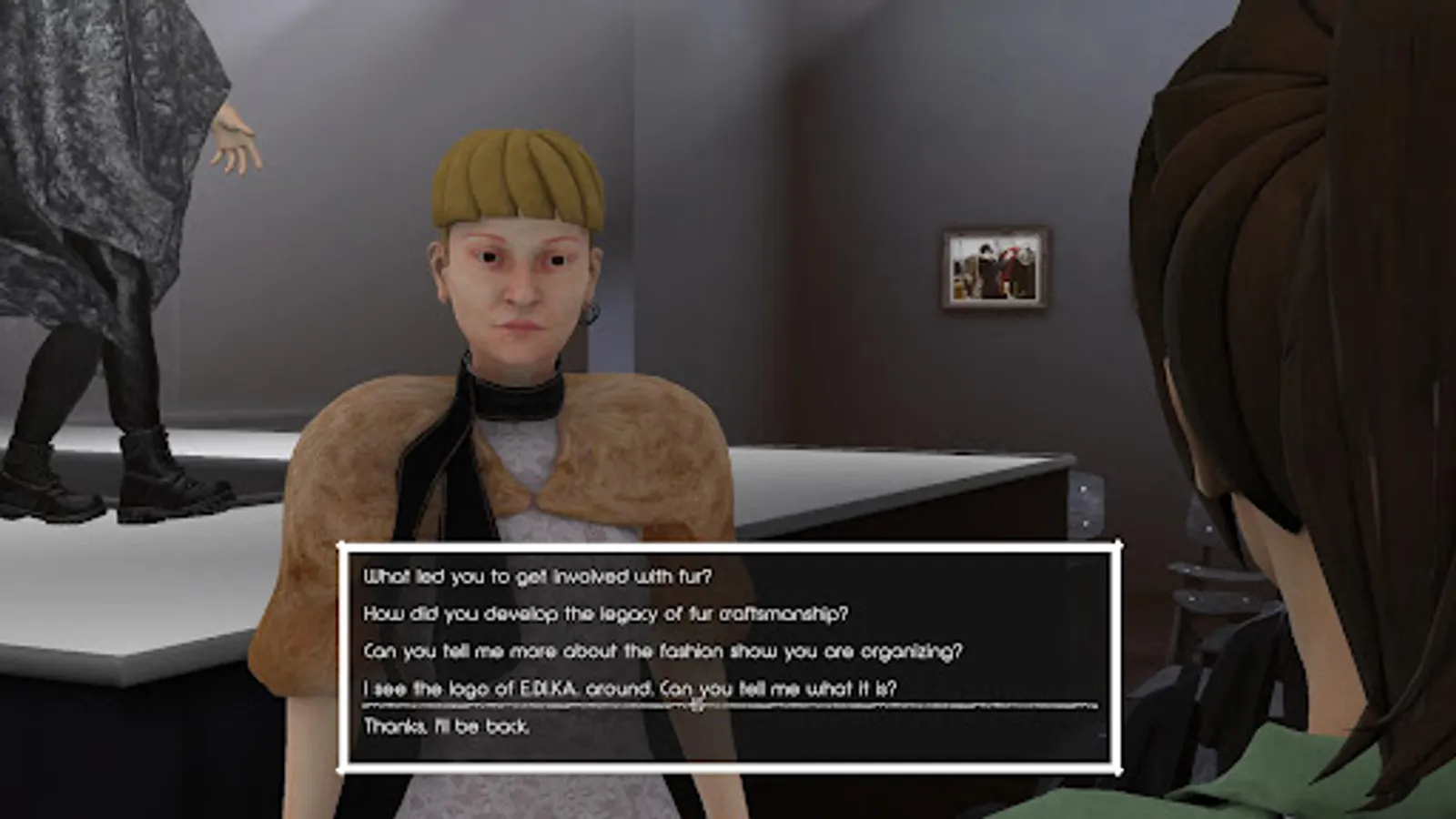Click the underline beneath the selected option

point(728,705)
